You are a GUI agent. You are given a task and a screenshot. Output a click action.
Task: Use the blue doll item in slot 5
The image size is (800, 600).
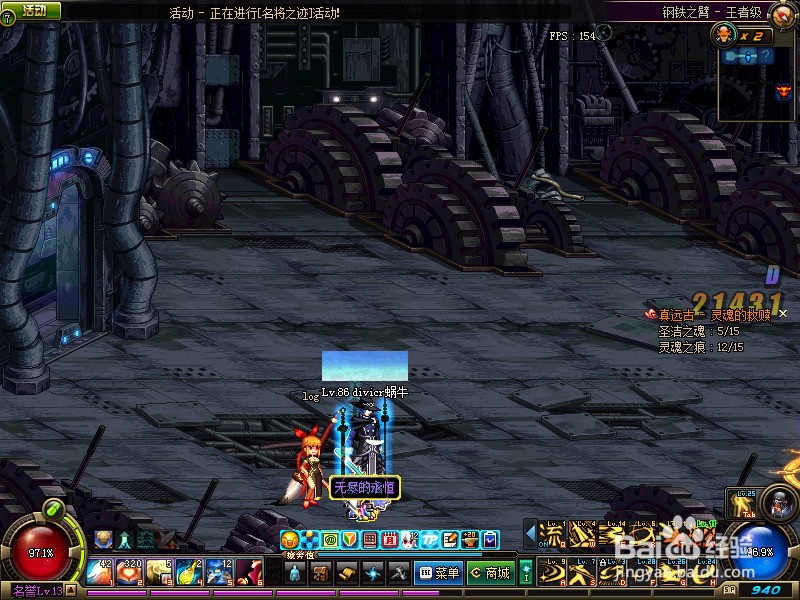pyautogui.click(x=220, y=572)
